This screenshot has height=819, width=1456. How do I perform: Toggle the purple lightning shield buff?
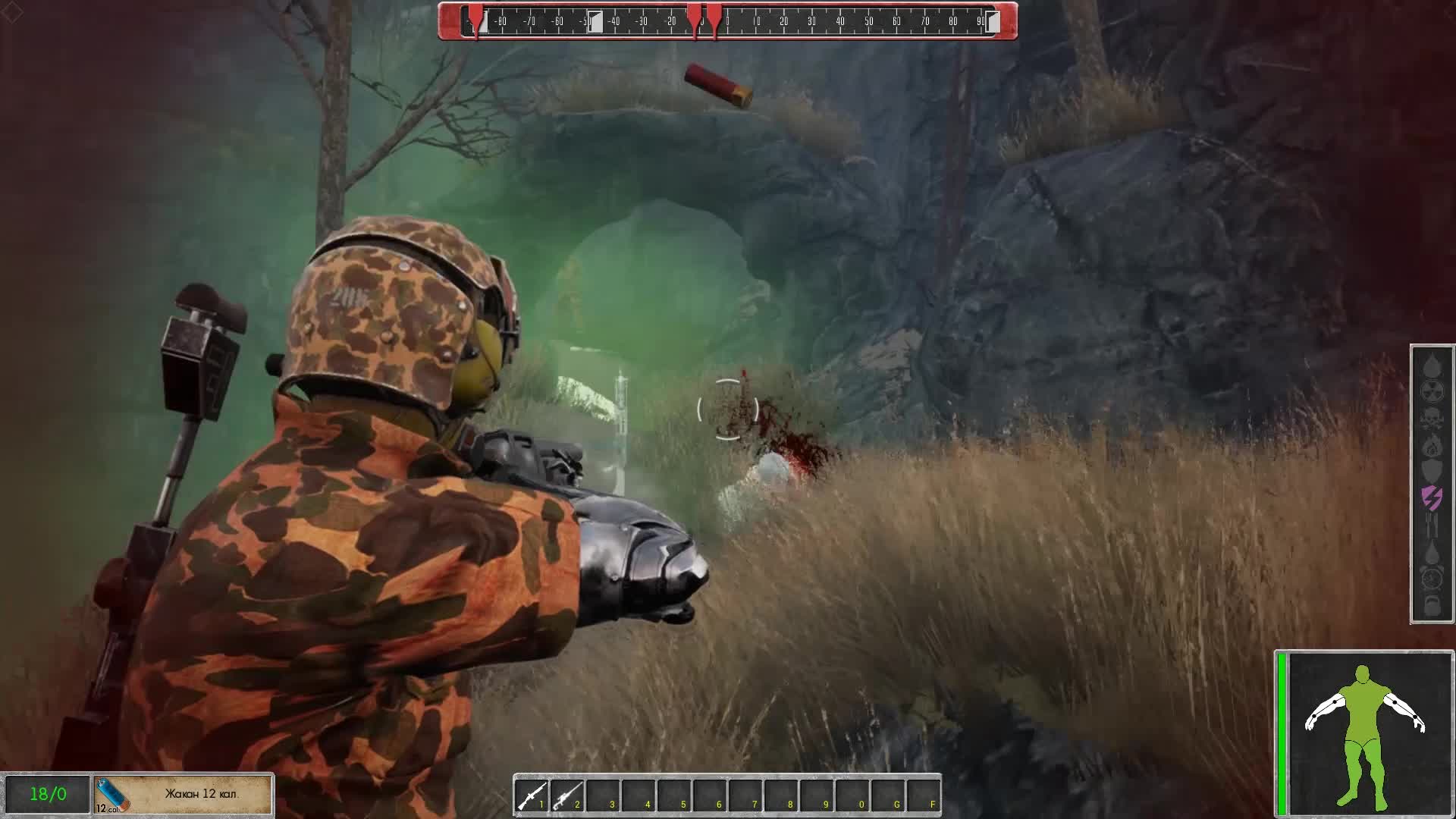1432,496
